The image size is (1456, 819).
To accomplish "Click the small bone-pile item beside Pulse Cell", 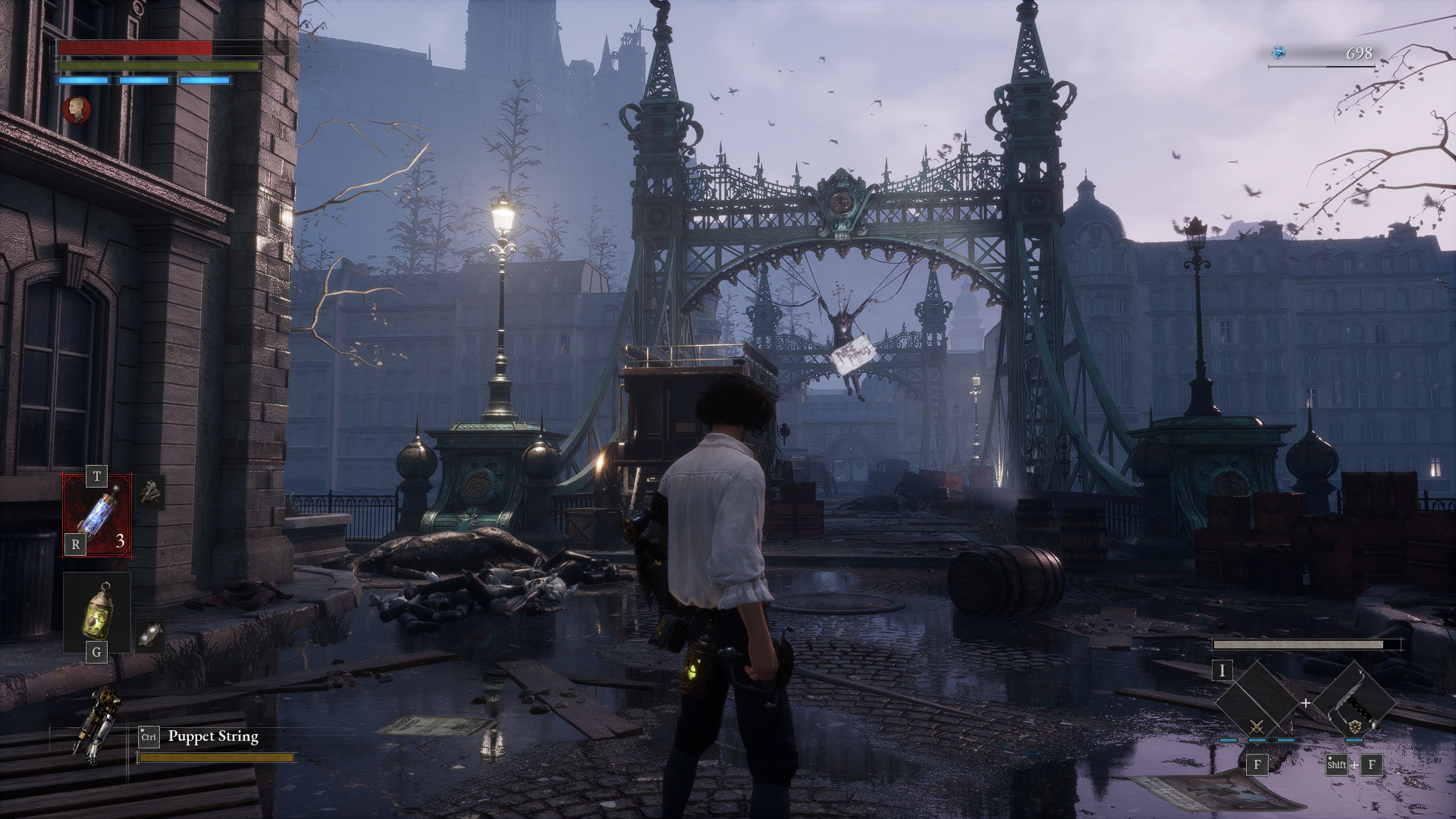I will pyautogui.click(x=151, y=493).
